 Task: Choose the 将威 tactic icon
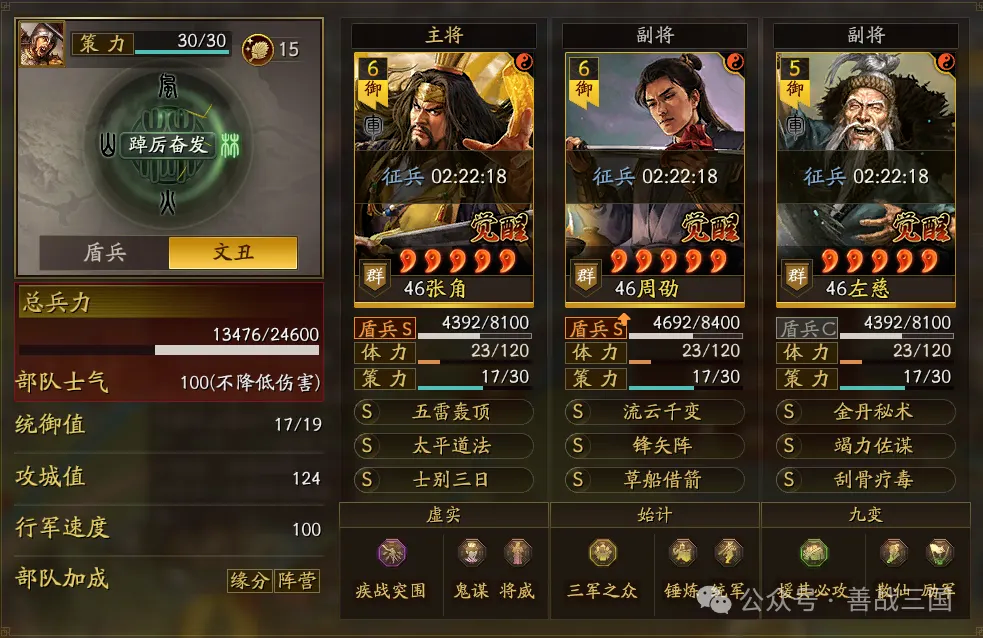[517, 553]
